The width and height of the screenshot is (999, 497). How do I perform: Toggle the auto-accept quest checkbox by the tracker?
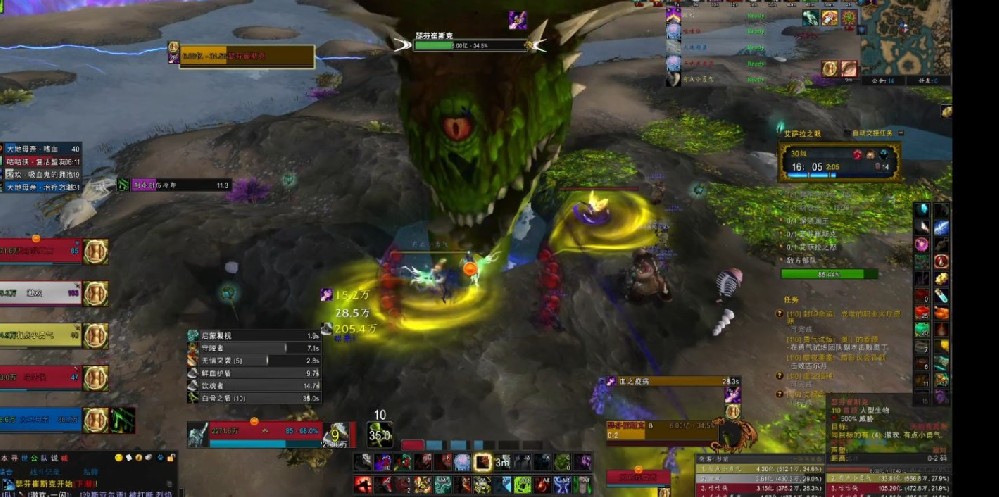pos(844,132)
